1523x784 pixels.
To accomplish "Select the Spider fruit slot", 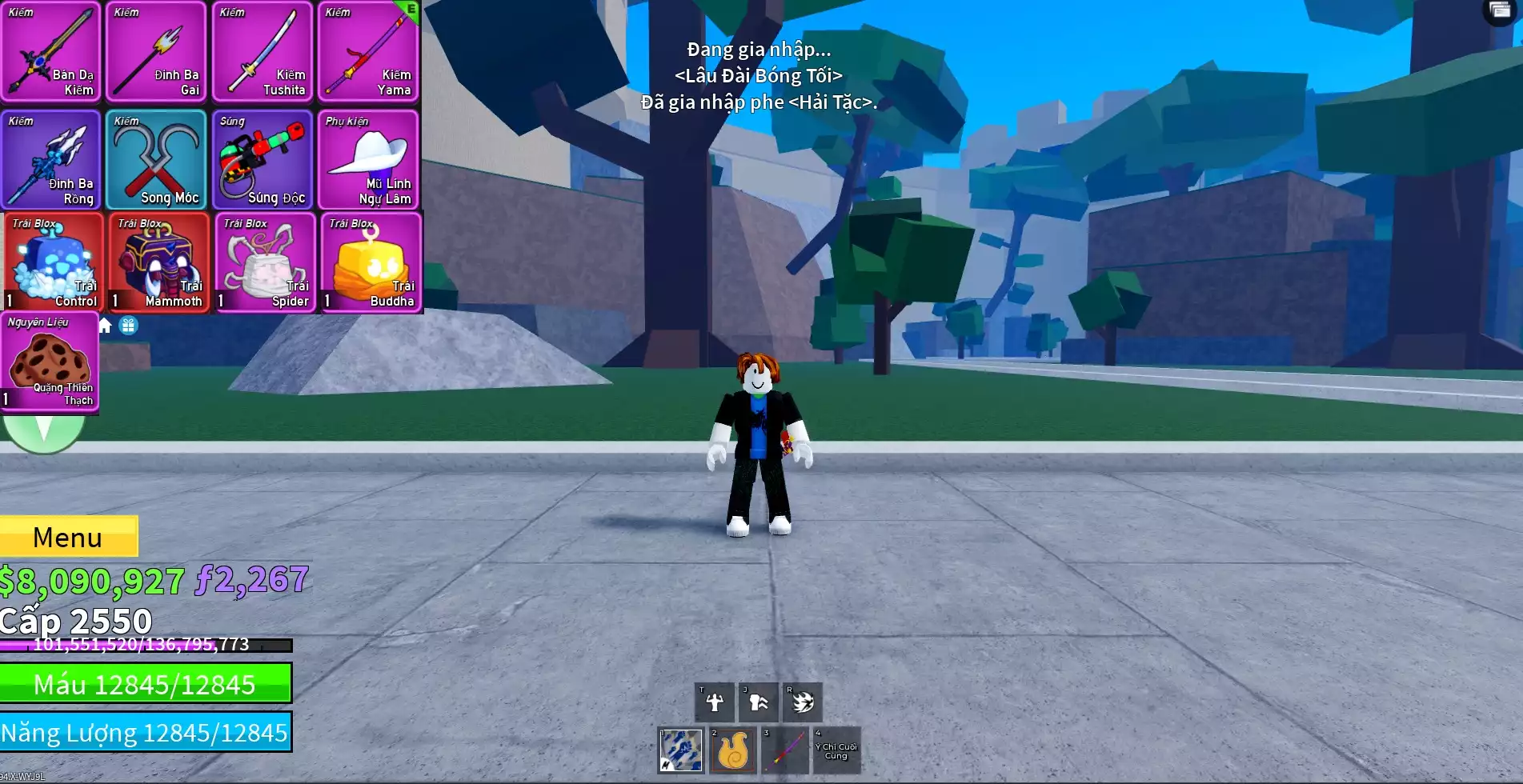I will (x=265, y=262).
